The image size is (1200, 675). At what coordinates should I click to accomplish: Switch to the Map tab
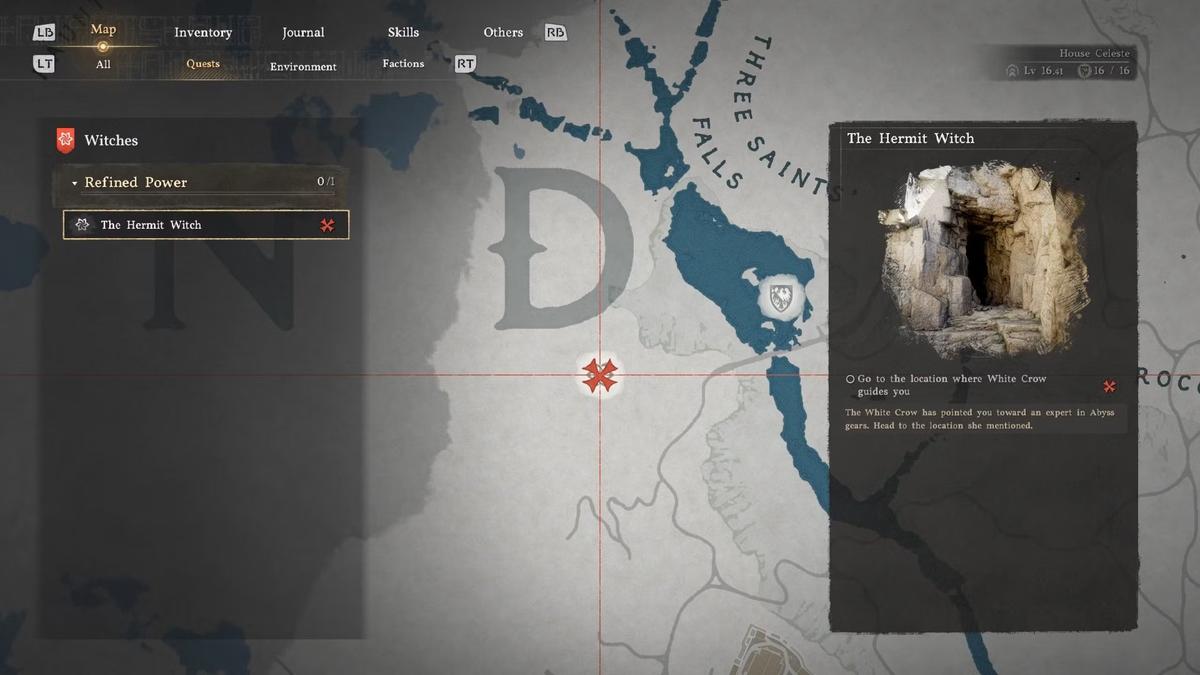[x=103, y=30]
